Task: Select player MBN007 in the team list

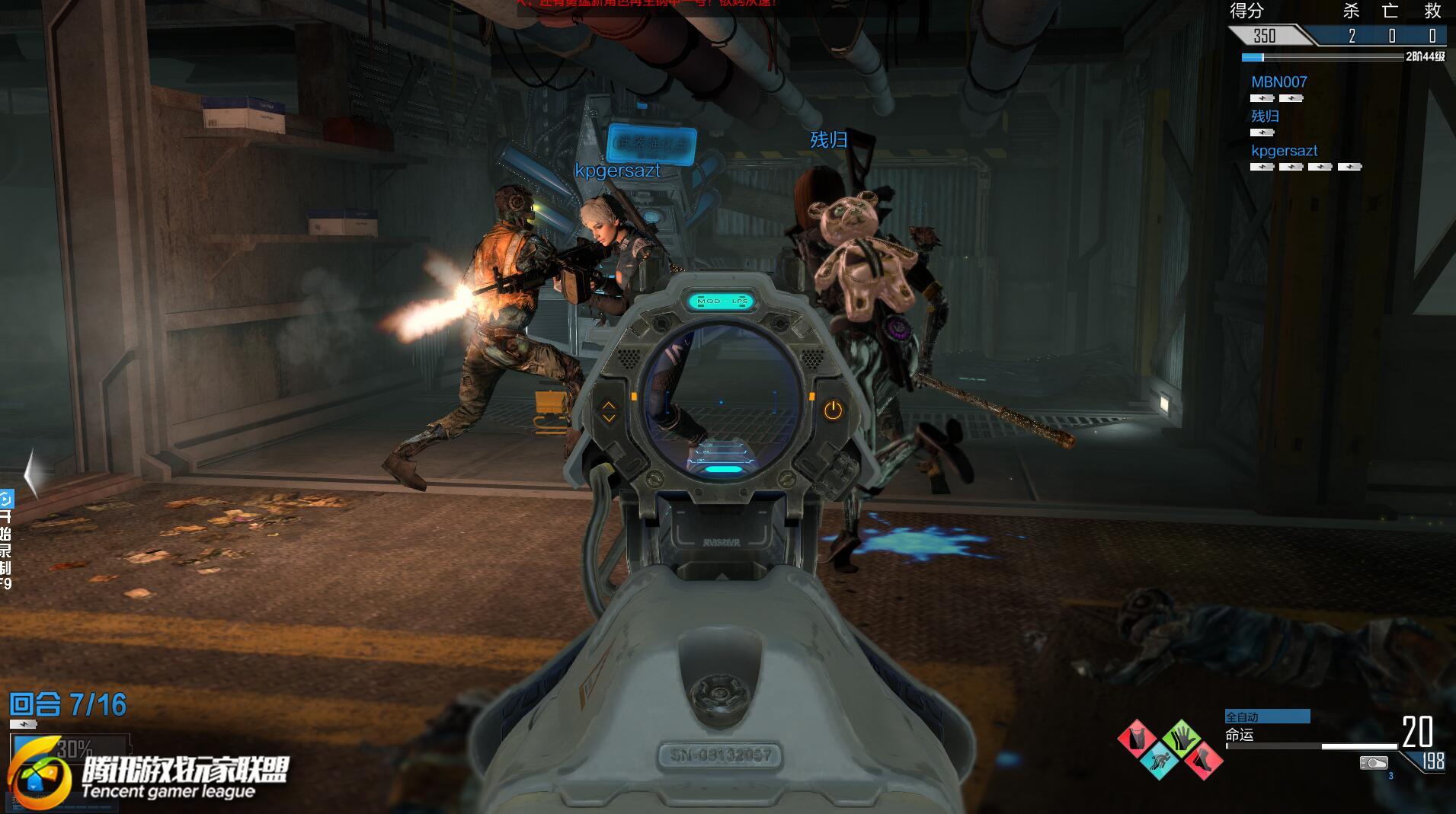Action: [x=1278, y=82]
